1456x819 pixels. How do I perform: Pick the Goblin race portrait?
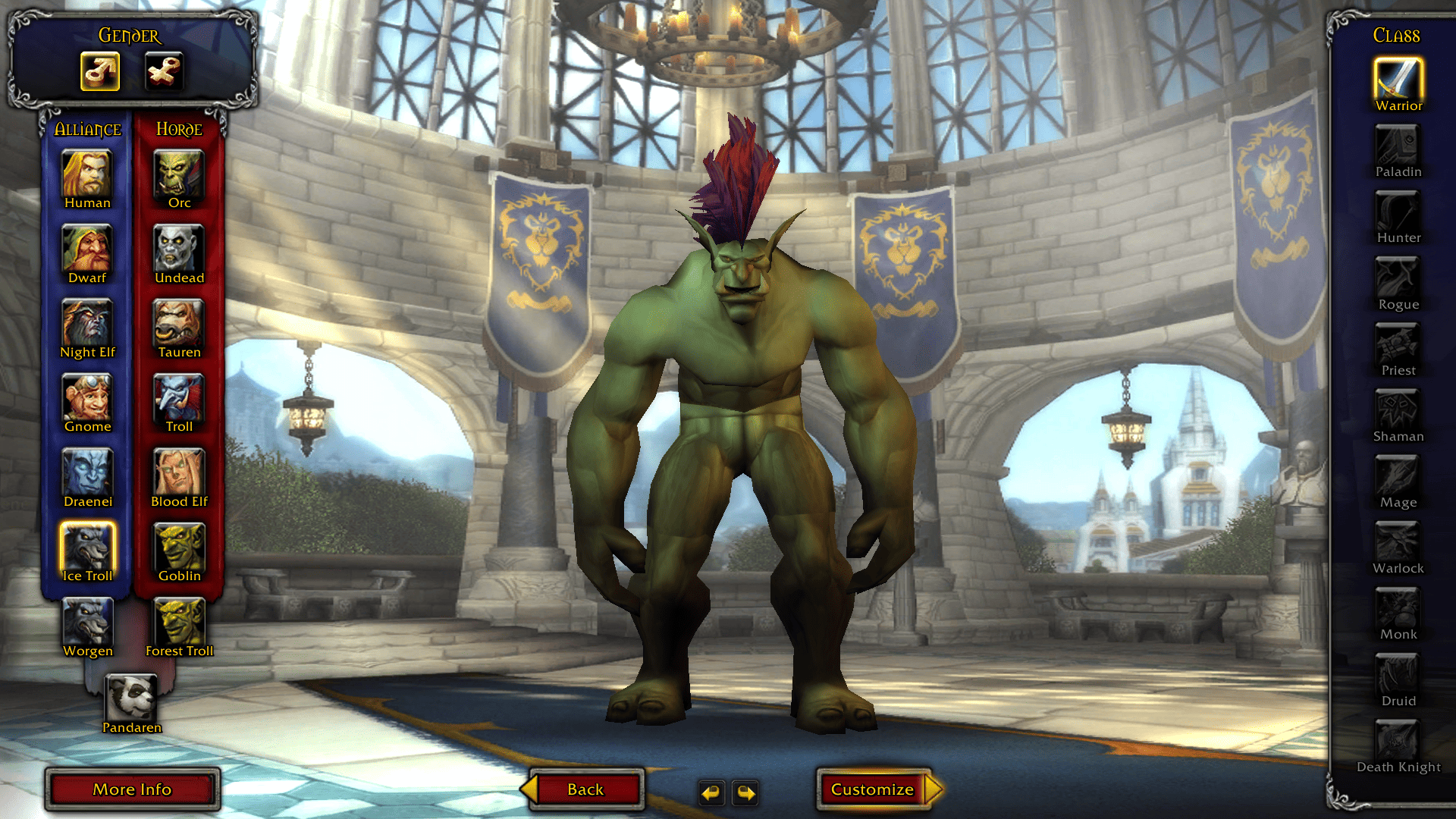[x=179, y=548]
